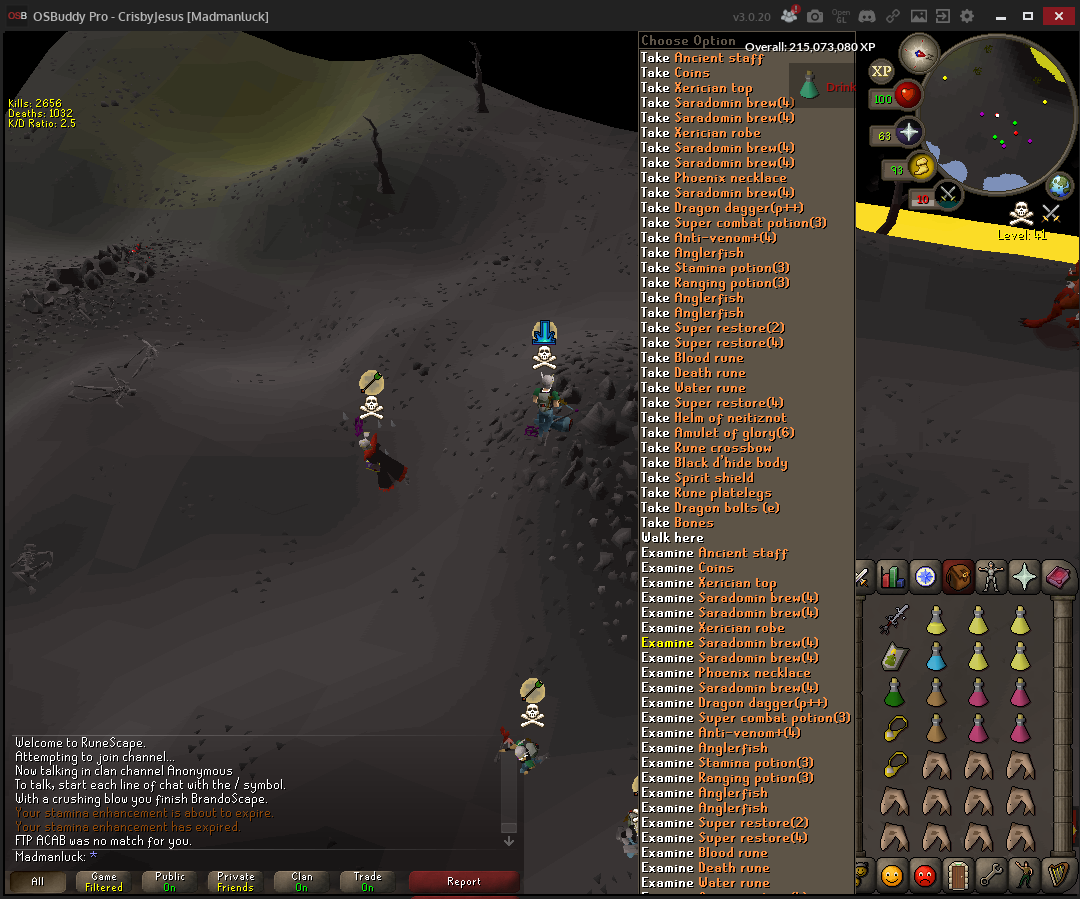Toggle the Trade chat filter tab
Image resolution: width=1080 pixels, height=899 pixels.
coord(367,881)
